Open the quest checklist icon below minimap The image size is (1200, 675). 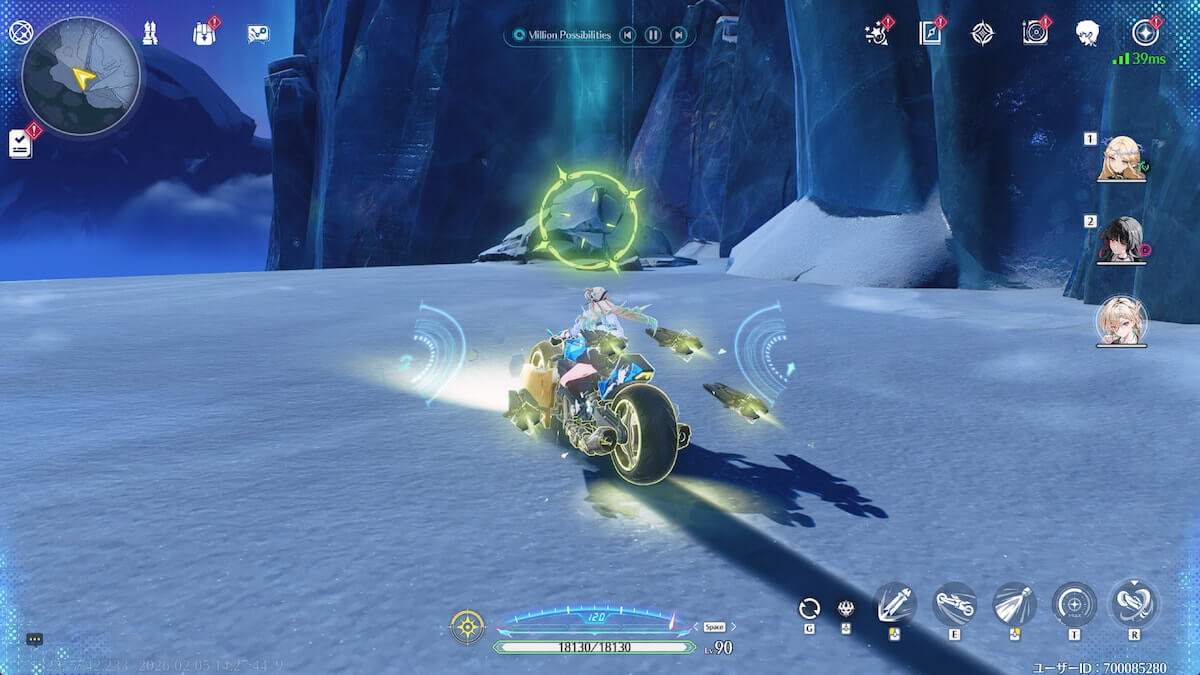(20, 144)
